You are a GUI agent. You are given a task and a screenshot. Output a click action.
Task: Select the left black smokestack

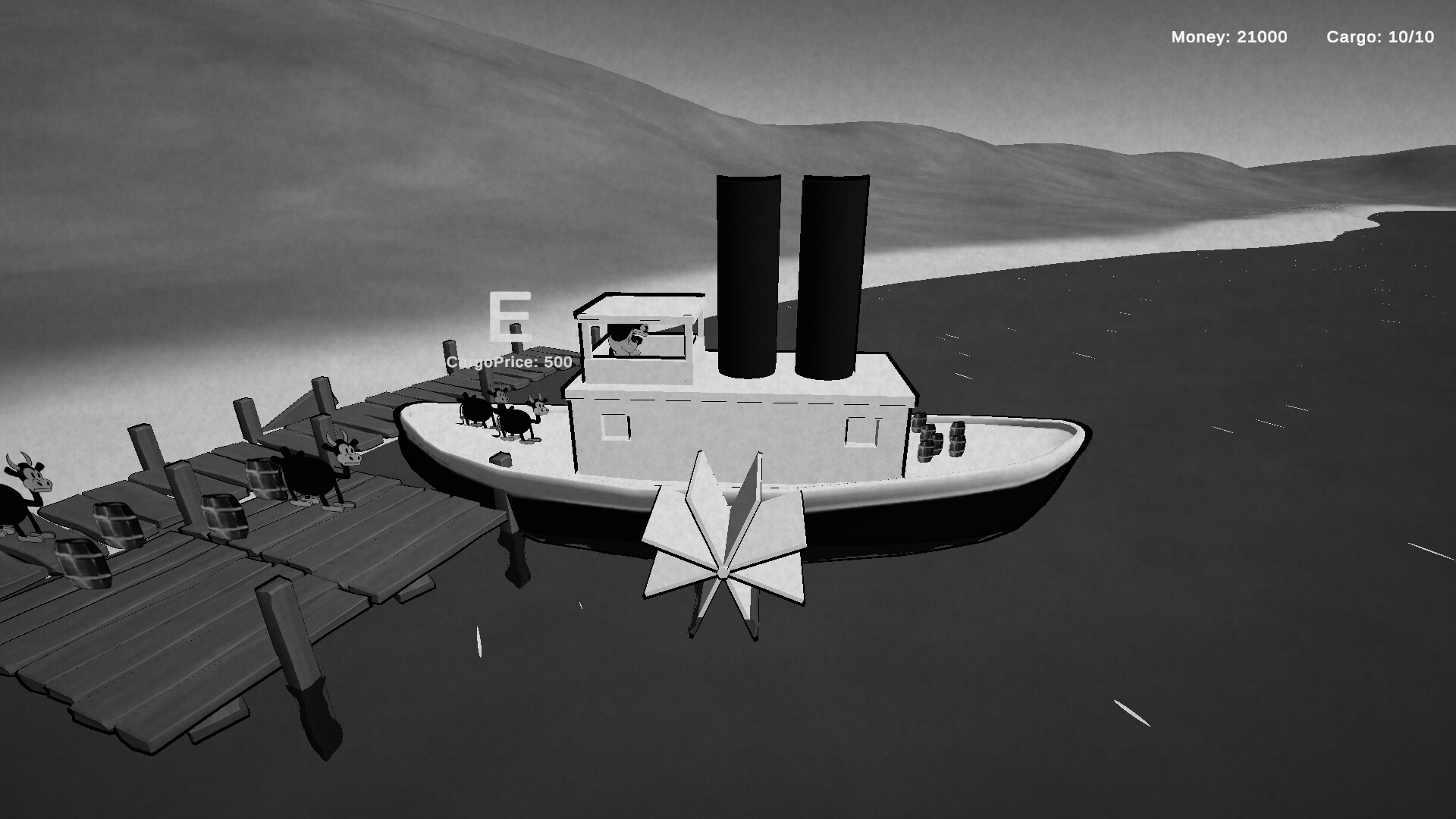(x=747, y=273)
